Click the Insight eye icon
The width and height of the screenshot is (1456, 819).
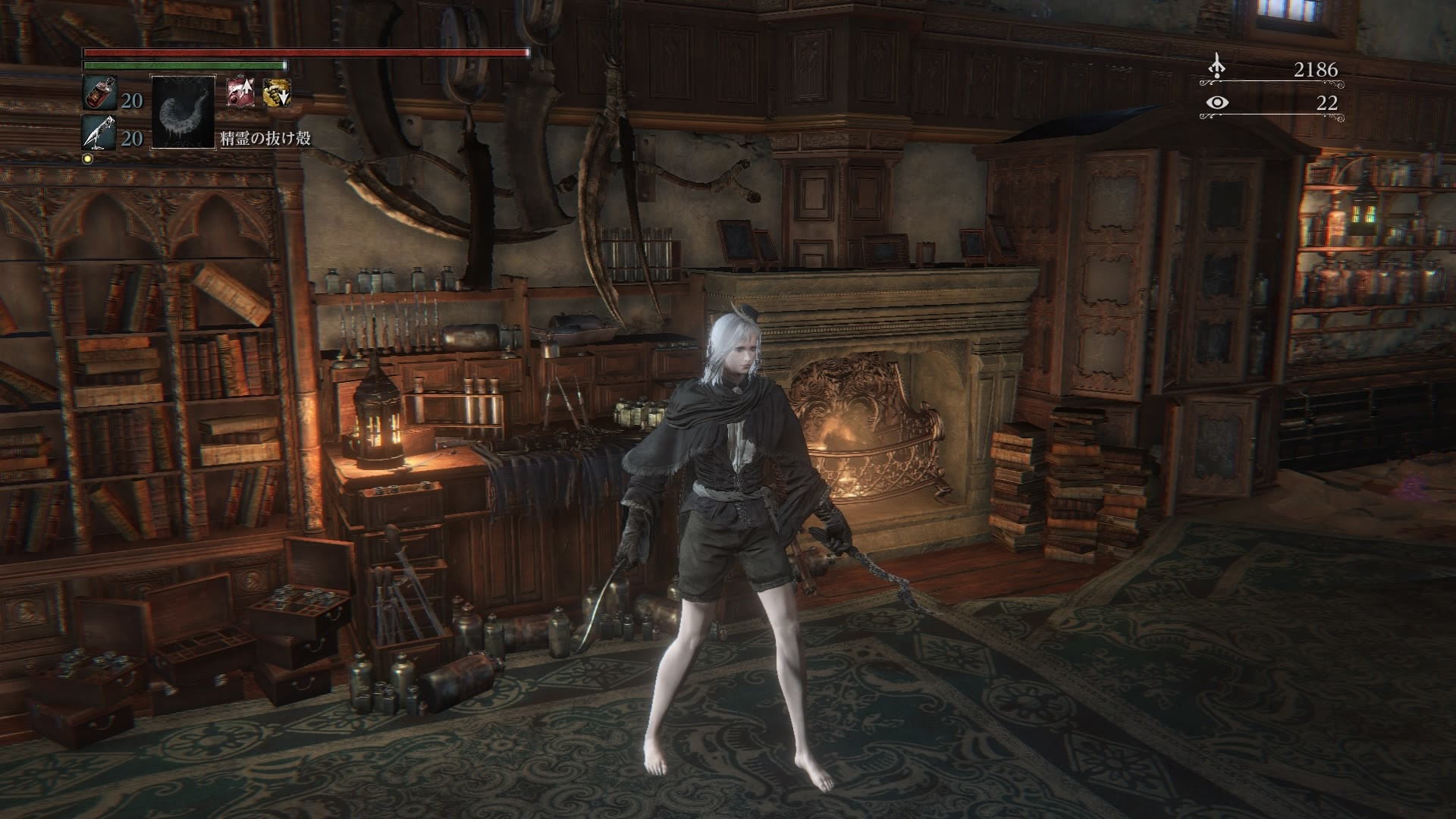tap(1217, 103)
